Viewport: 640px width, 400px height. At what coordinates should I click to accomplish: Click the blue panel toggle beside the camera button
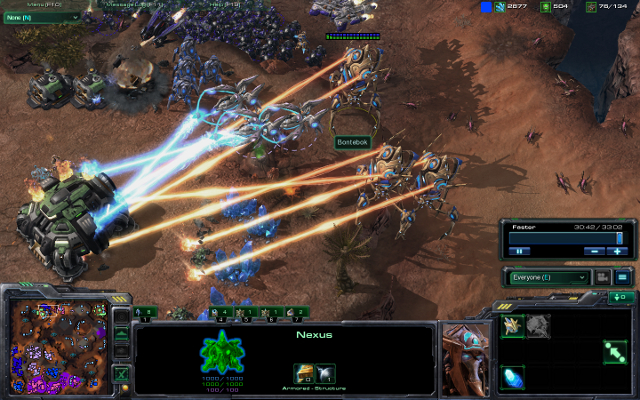click(x=621, y=277)
